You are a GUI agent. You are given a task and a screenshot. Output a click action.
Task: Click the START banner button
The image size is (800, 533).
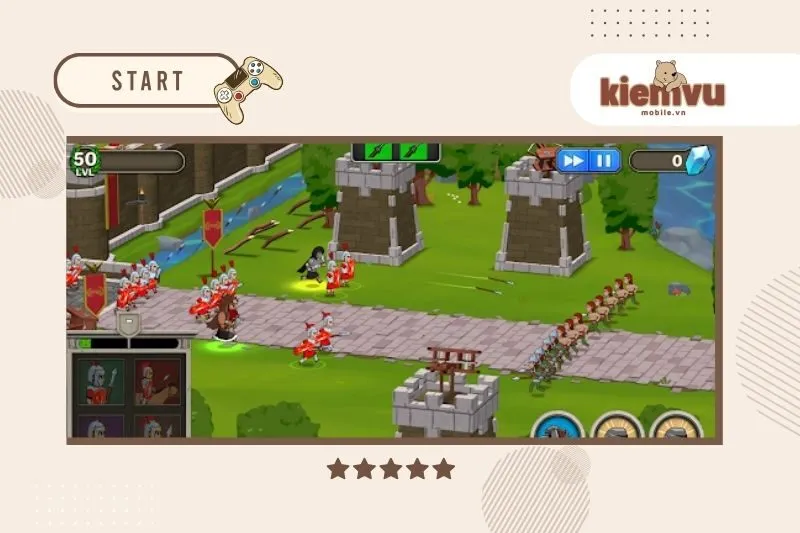pos(148,81)
